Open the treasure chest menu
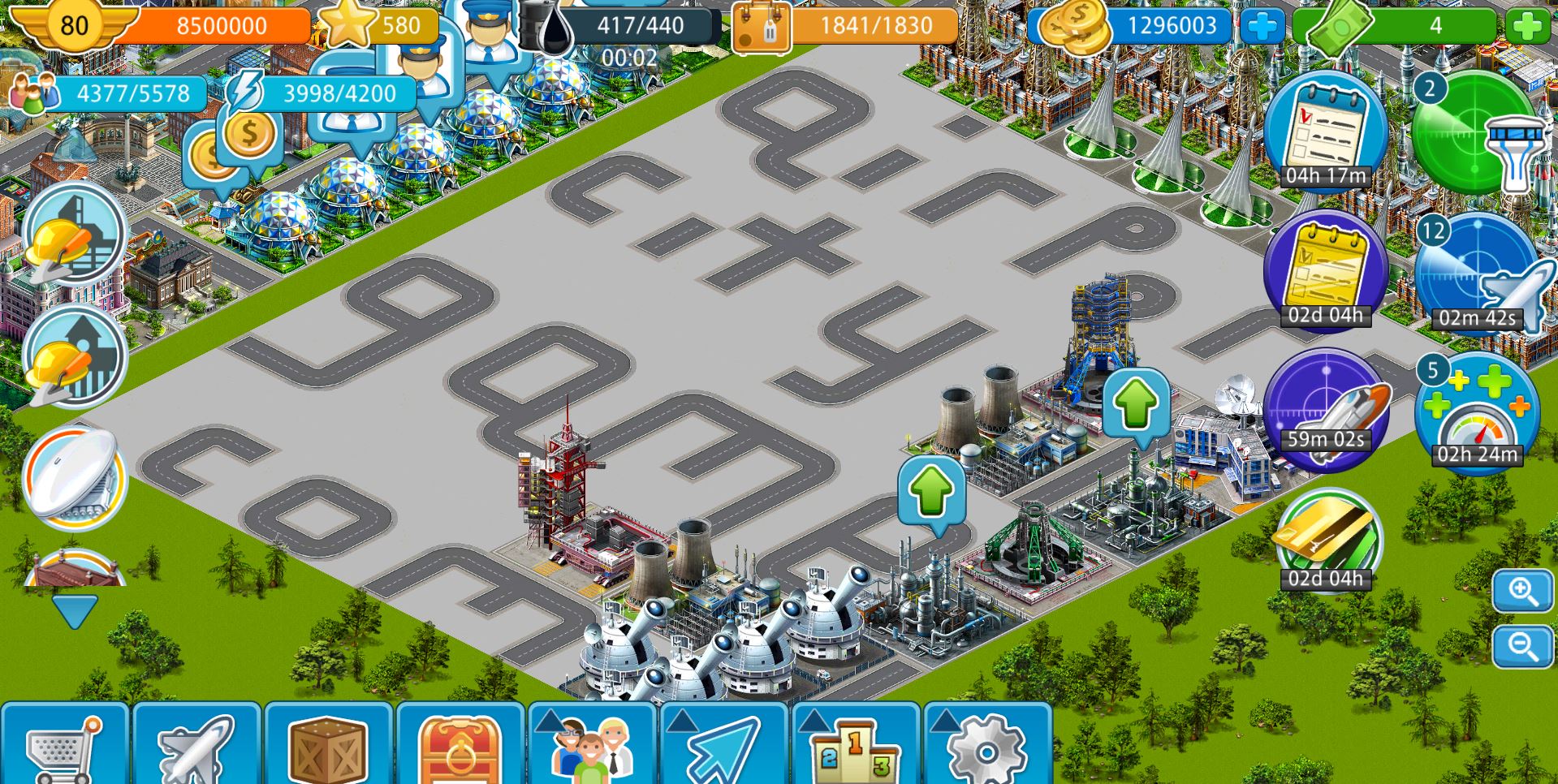1558x784 pixels. [x=460, y=745]
